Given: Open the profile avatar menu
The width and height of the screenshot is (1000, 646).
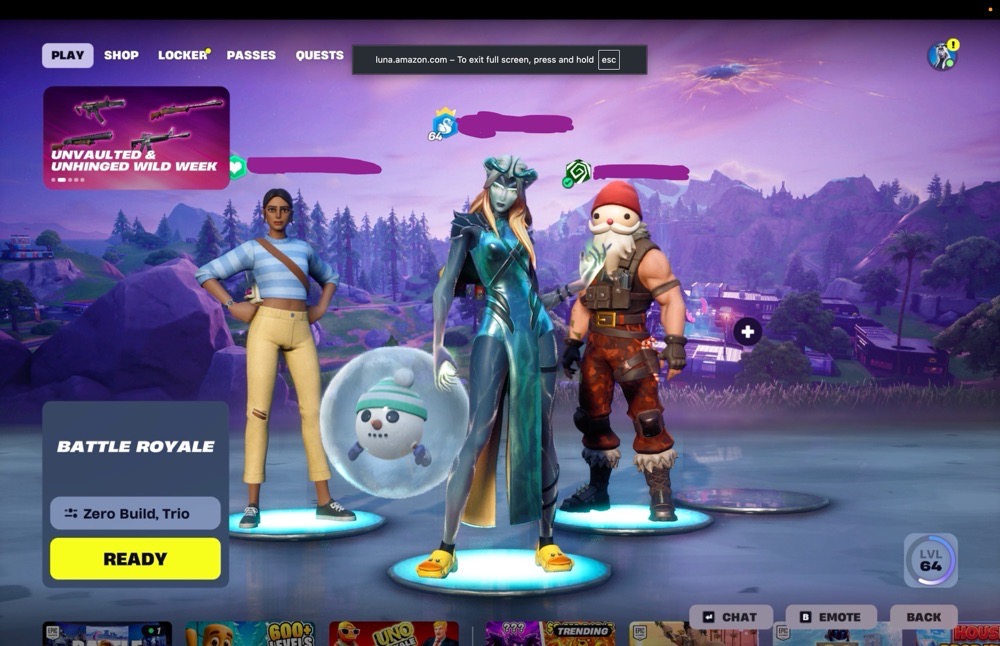Looking at the screenshot, I should [x=941, y=56].
